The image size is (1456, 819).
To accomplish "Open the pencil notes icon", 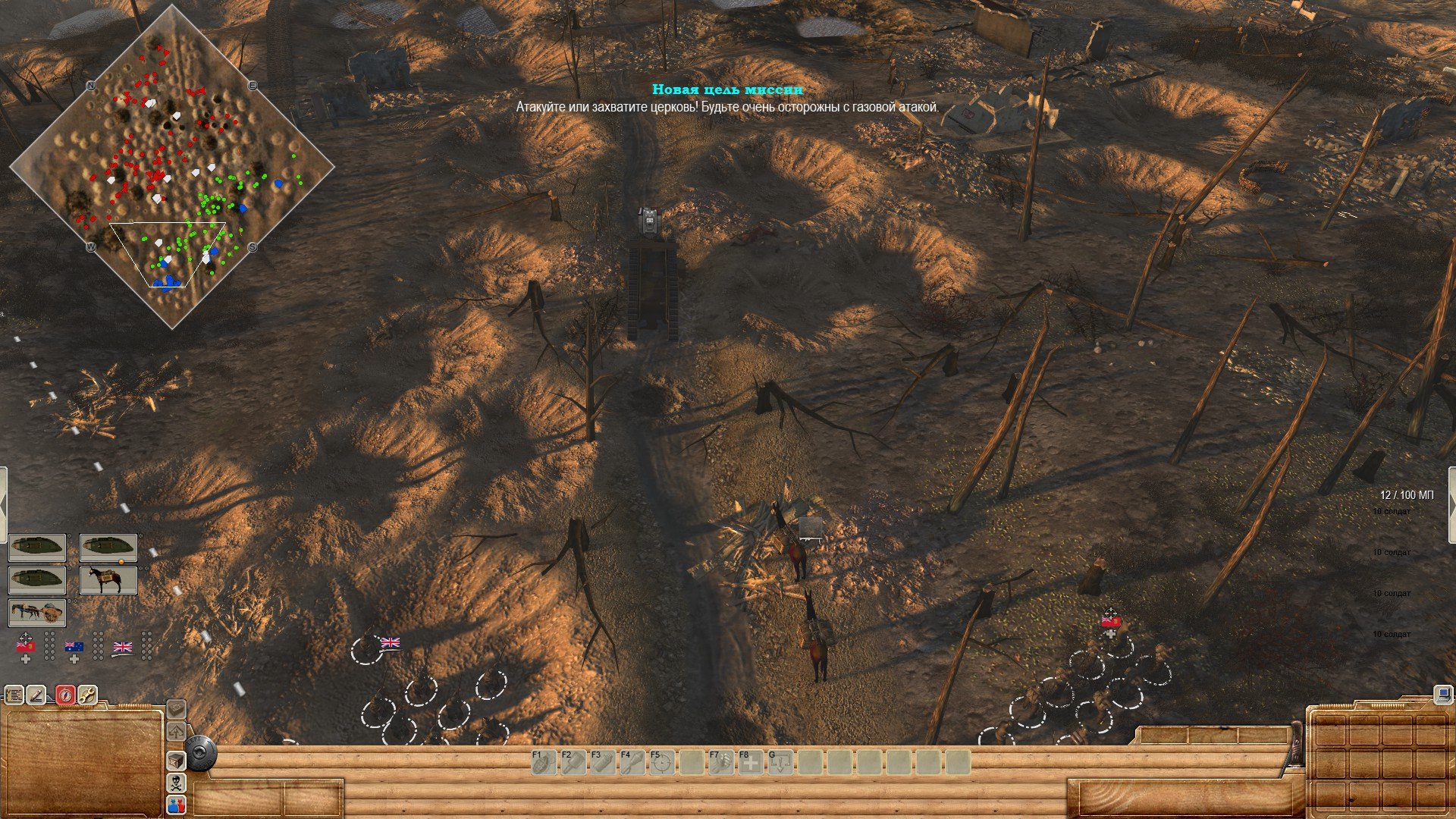I will point(38,695).
